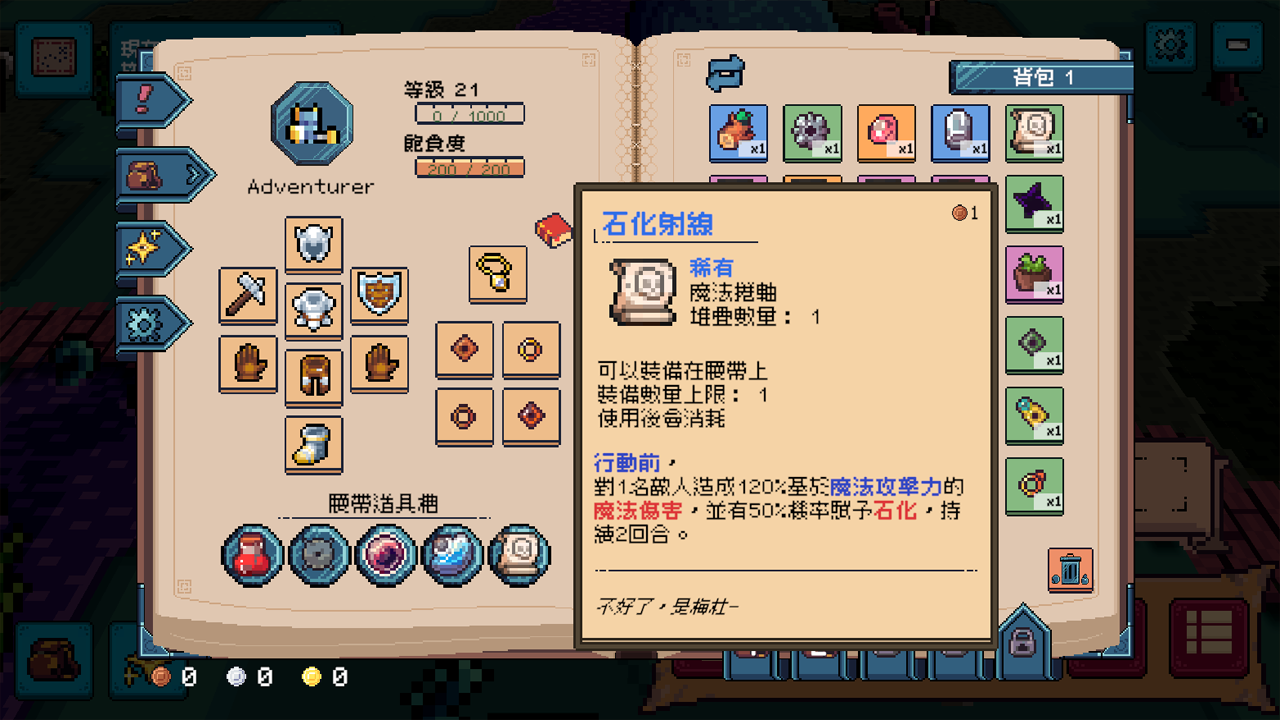Select the necklace accessory slot
This screenshot has width=1280, height=720.
(x=497, y=274)
